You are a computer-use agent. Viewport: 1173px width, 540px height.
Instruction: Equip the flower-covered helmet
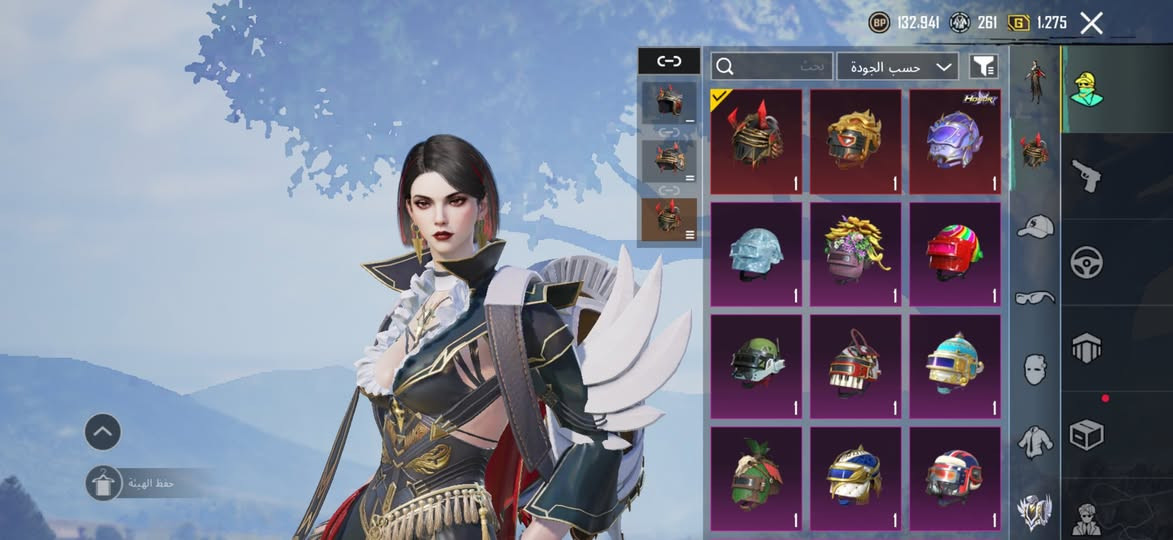coord(855,254)
